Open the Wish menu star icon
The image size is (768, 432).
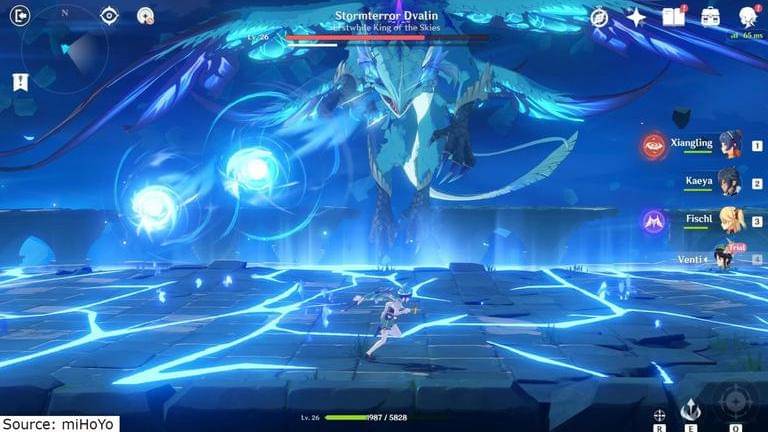click(636, 17)
